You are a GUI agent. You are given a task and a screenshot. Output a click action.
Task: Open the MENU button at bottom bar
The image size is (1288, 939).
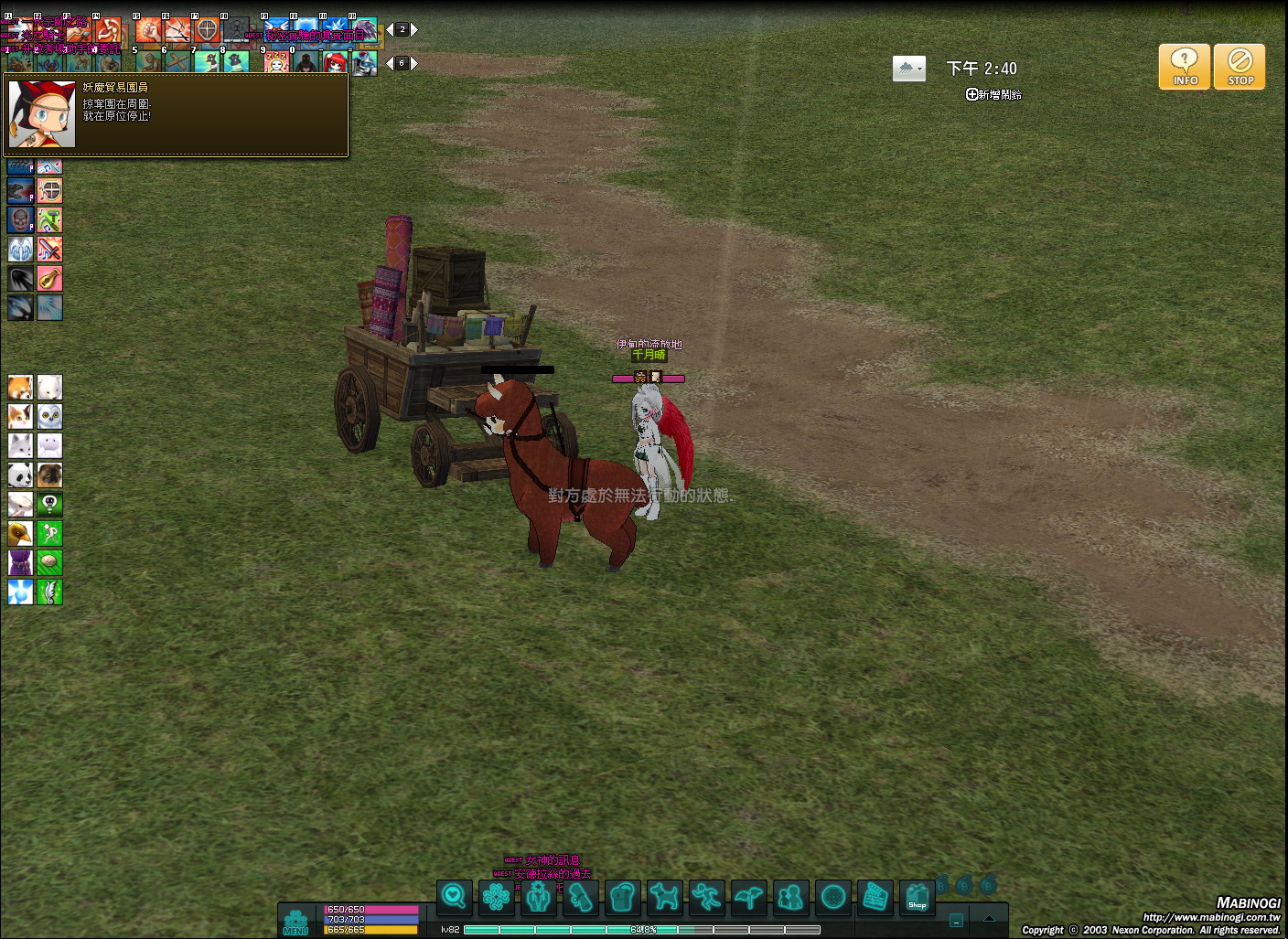click(x=295, y=922)
